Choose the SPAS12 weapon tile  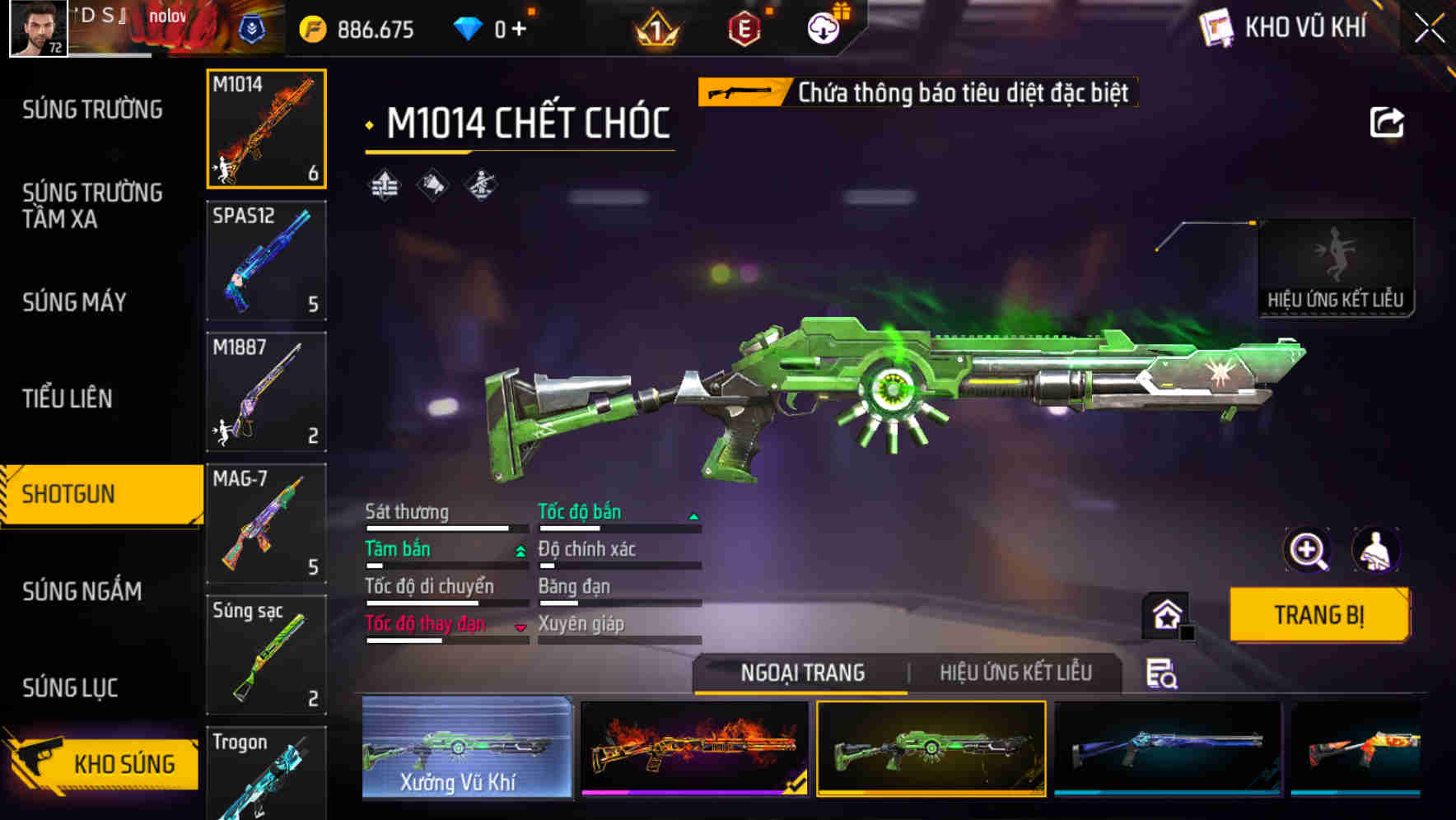(x=266, y=260)
